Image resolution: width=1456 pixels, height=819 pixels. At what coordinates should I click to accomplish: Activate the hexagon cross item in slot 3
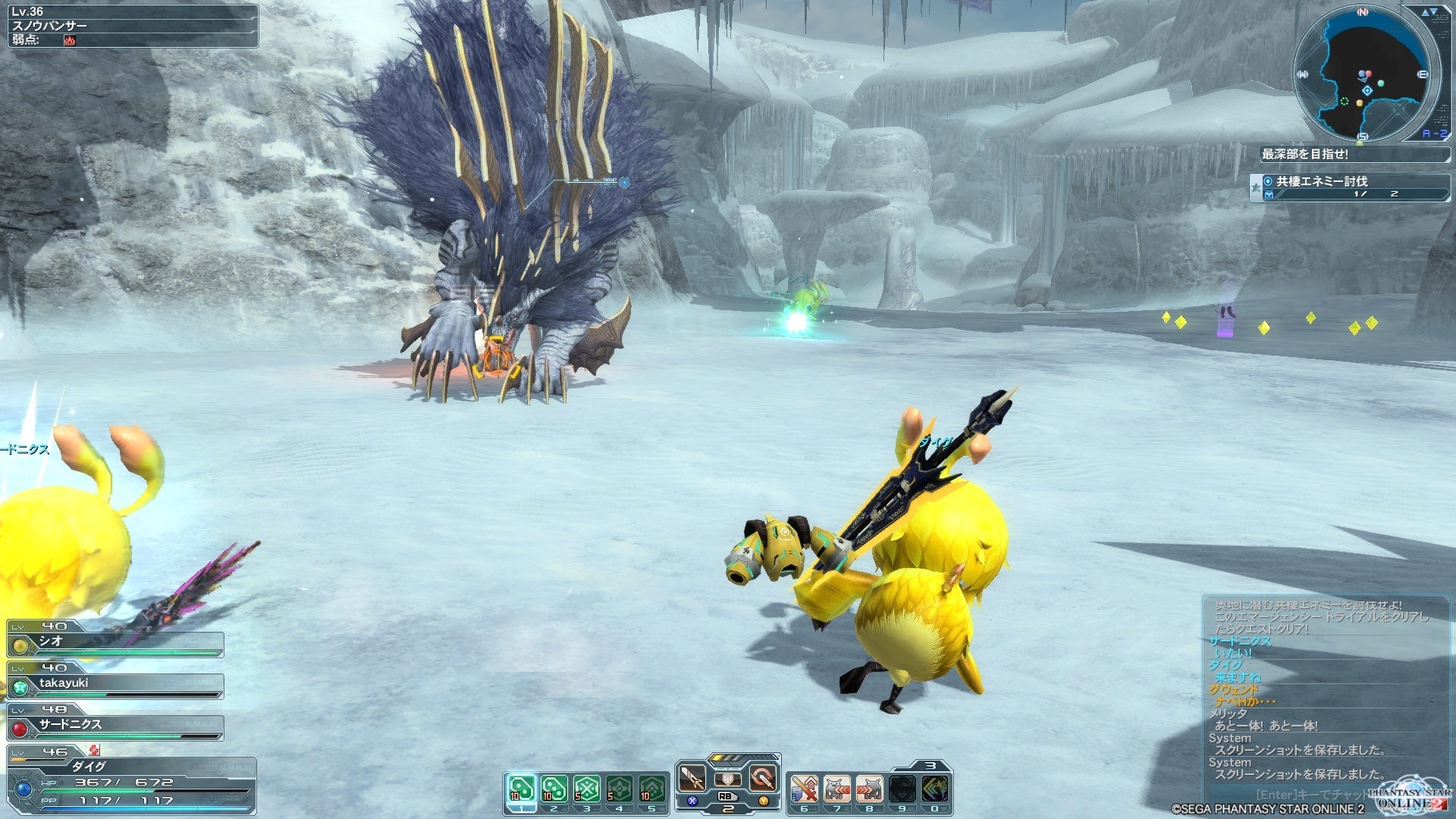[587, 789]
